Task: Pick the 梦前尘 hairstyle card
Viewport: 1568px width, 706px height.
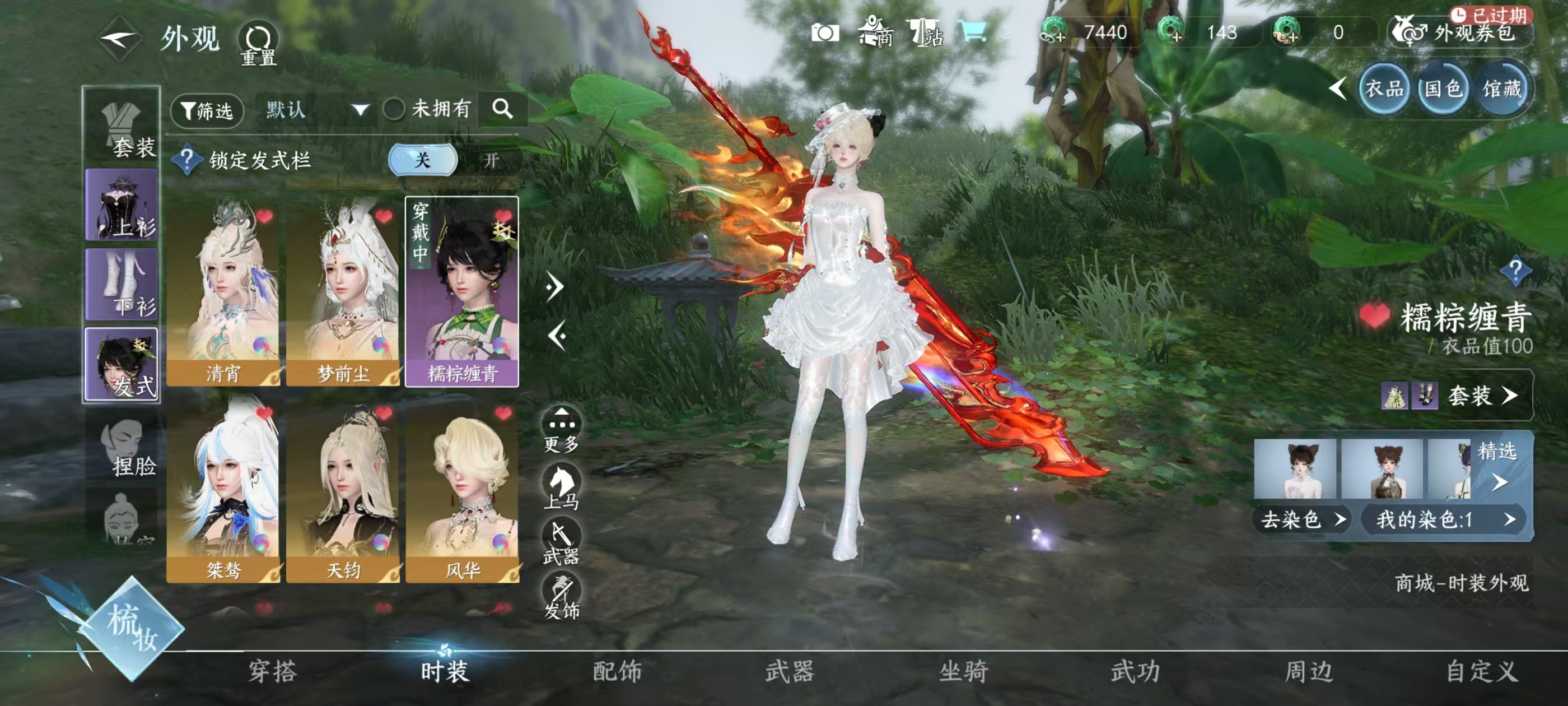Action: (343, 291)
